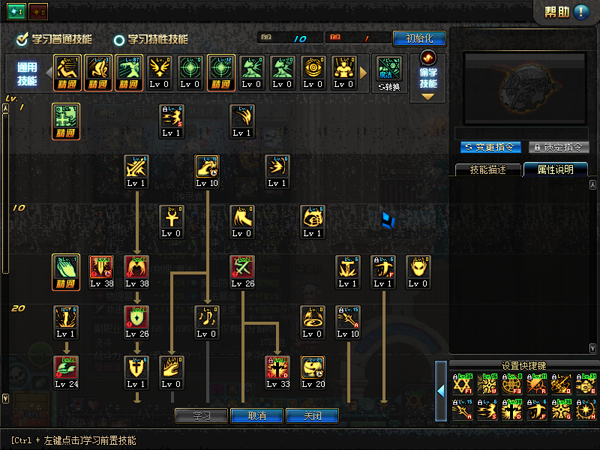
Task: Click the 学习 learn button
Action: click(x=201, y=415)
